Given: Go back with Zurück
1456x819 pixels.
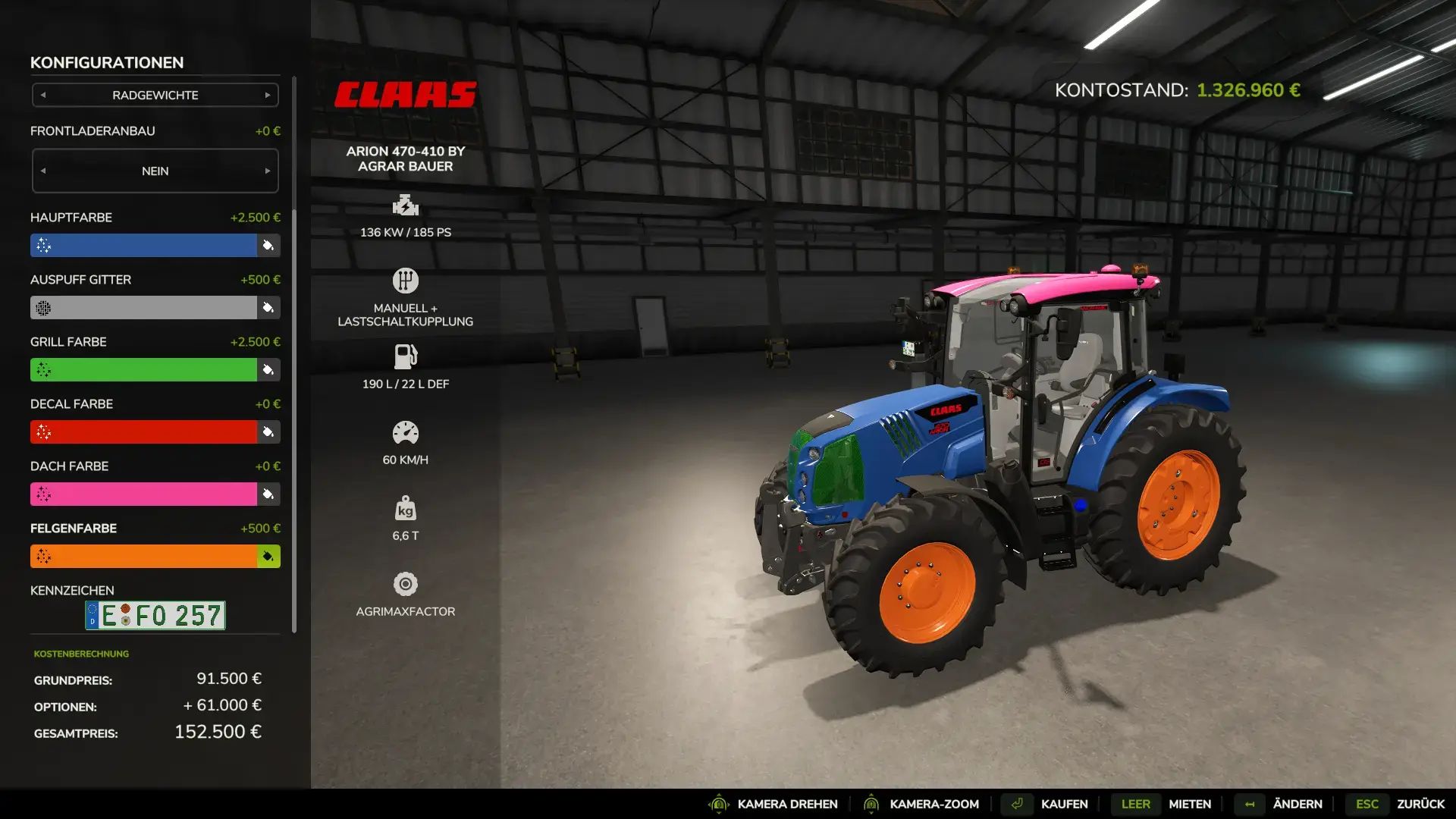Looking at the screenshot, I should click(x=1420, y=804).
